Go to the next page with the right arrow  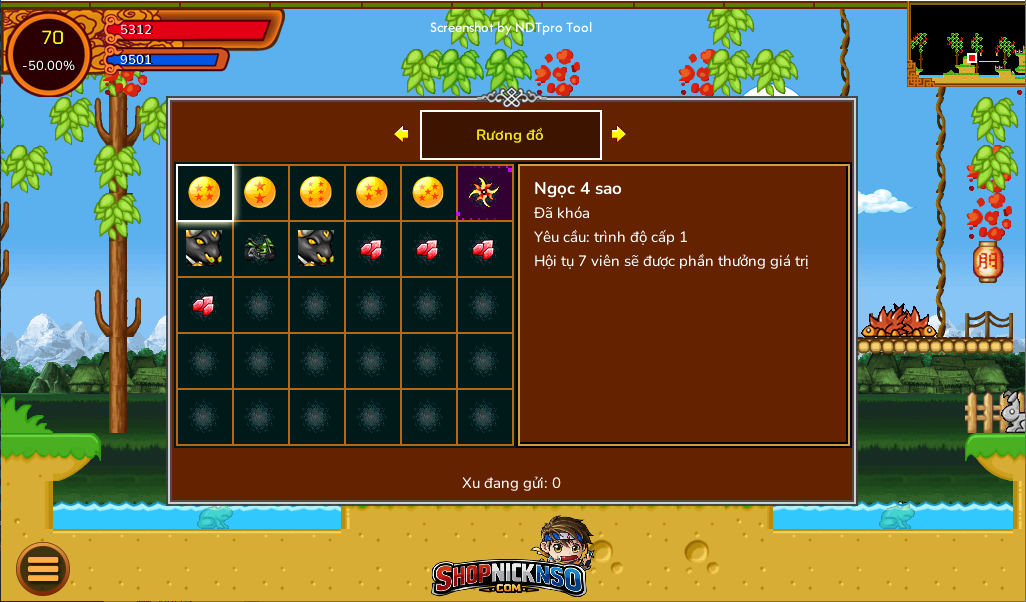tap(619, 134)
